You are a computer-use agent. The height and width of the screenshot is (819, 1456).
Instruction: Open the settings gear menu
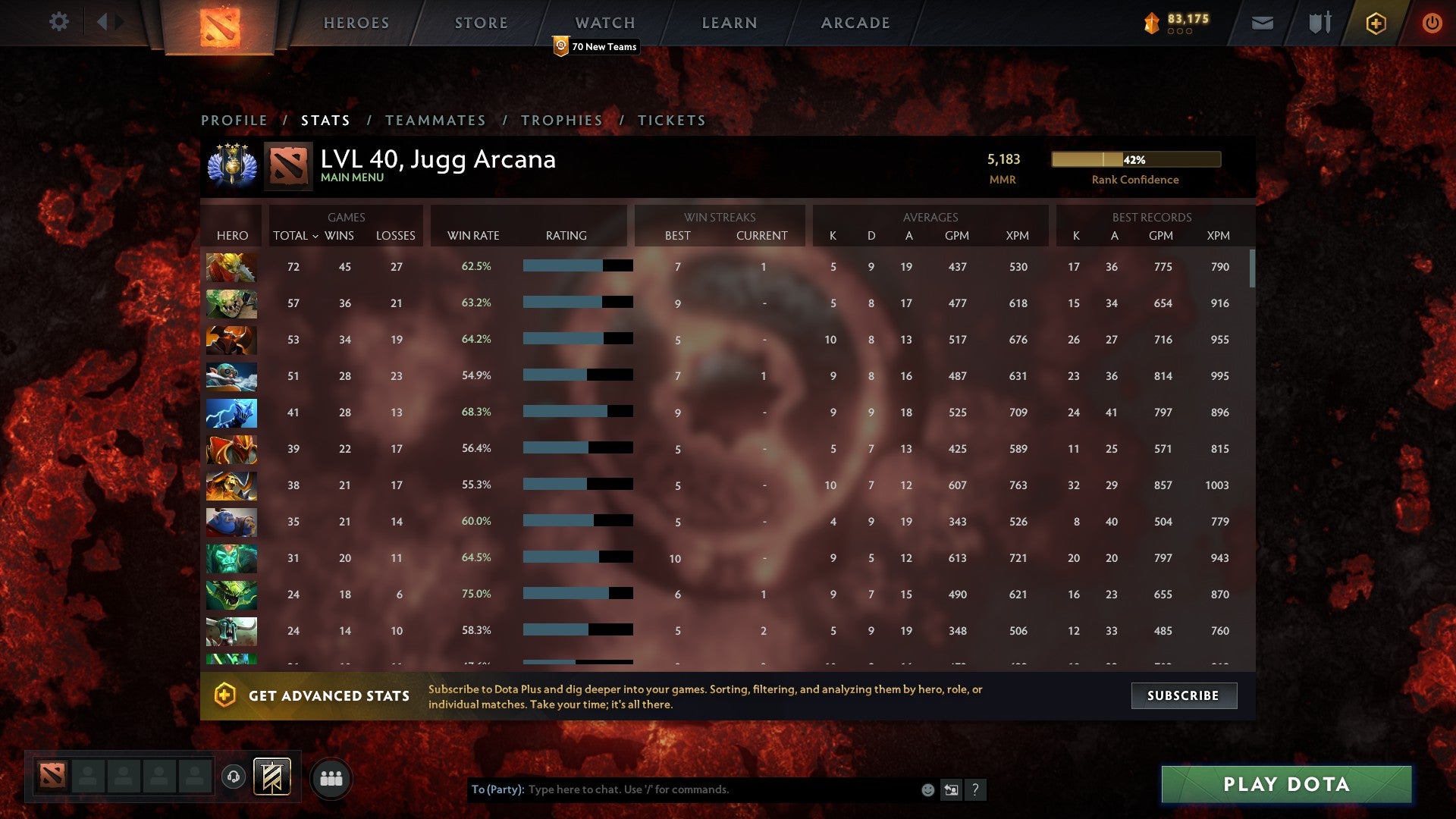[x=59, y=22]
